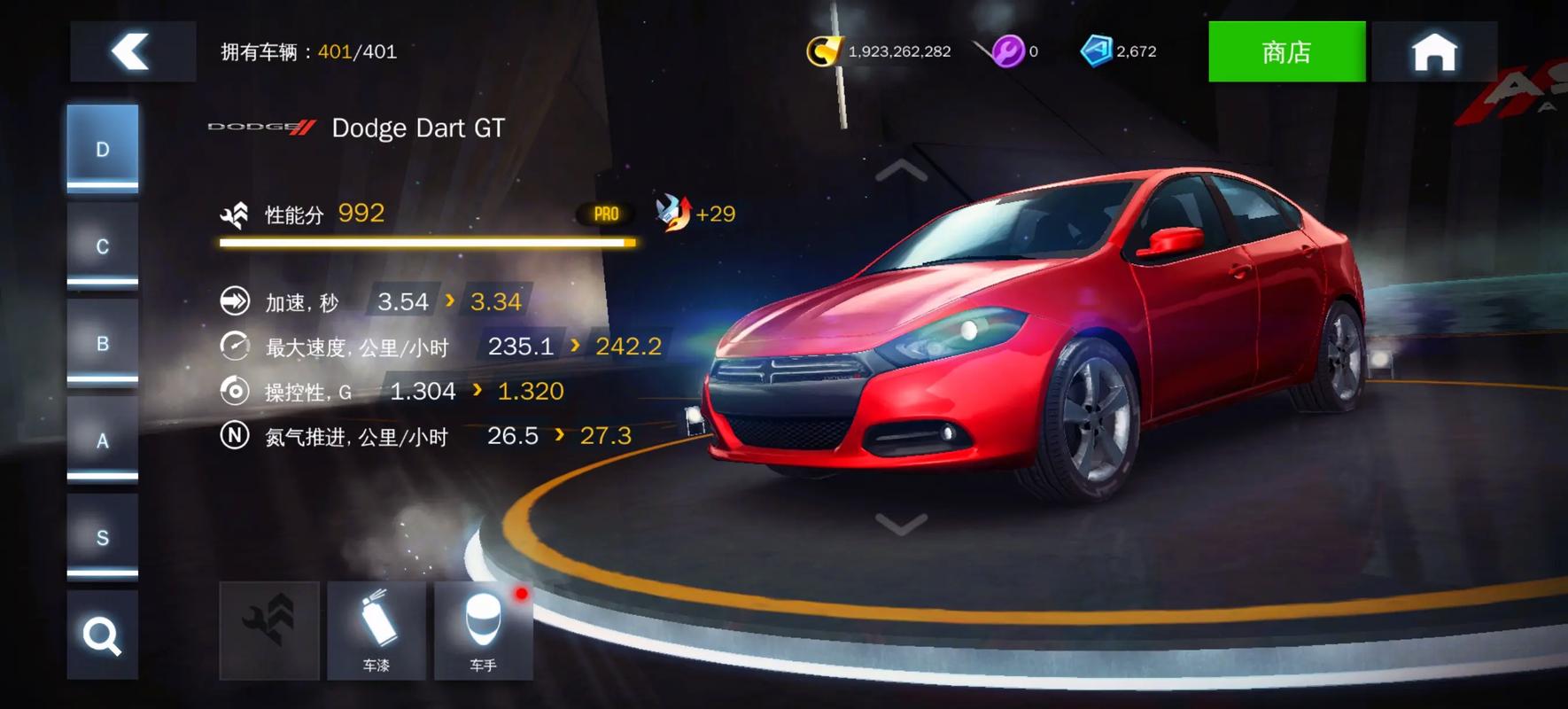Open the 车漆 paint menu
The height and width of the screenshot is (709, 1568).
(376, 630)
